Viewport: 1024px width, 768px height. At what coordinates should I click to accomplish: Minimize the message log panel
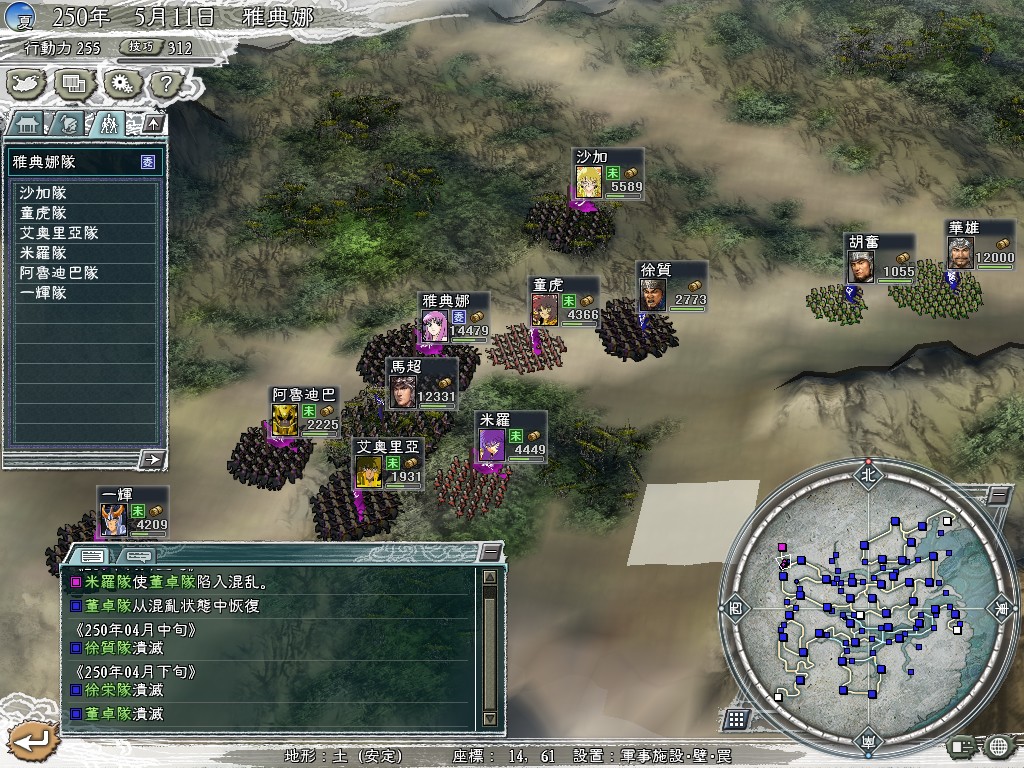(490, 552)
